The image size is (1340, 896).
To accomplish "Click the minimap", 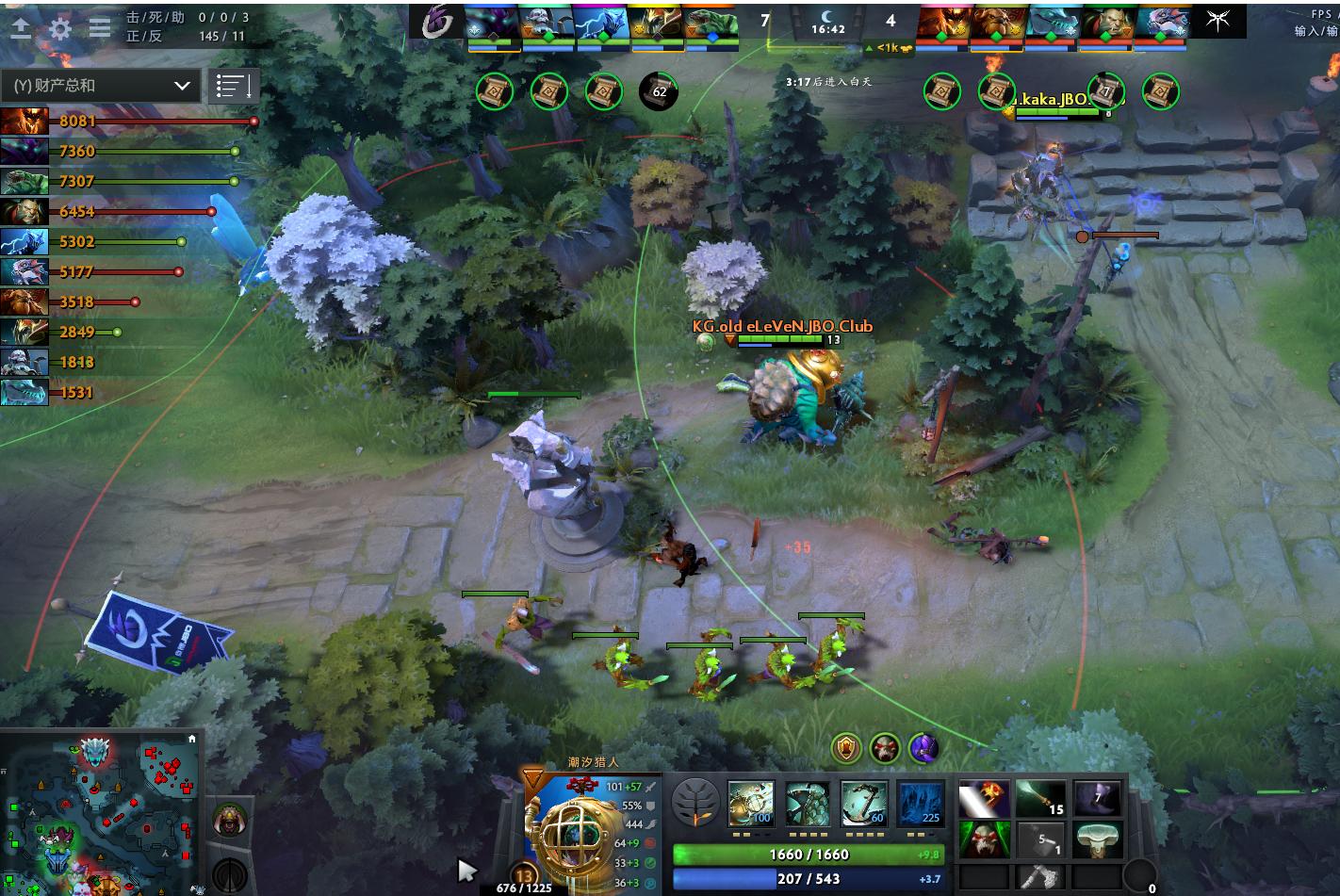I will pyautogui.click(x=101, y=812).
